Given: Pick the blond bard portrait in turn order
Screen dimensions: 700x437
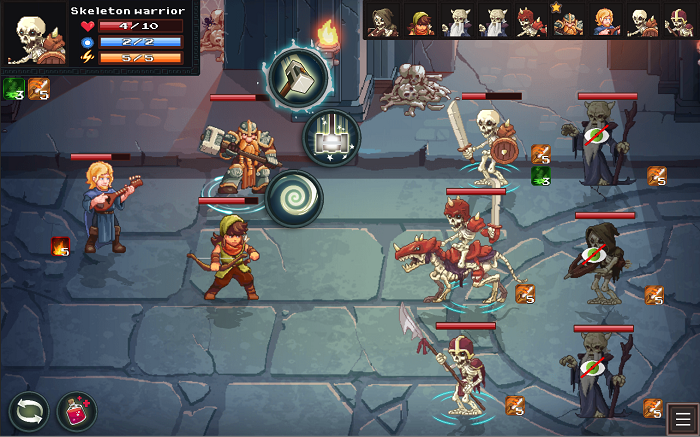Looking at the screenshot, I should point(604,22).
